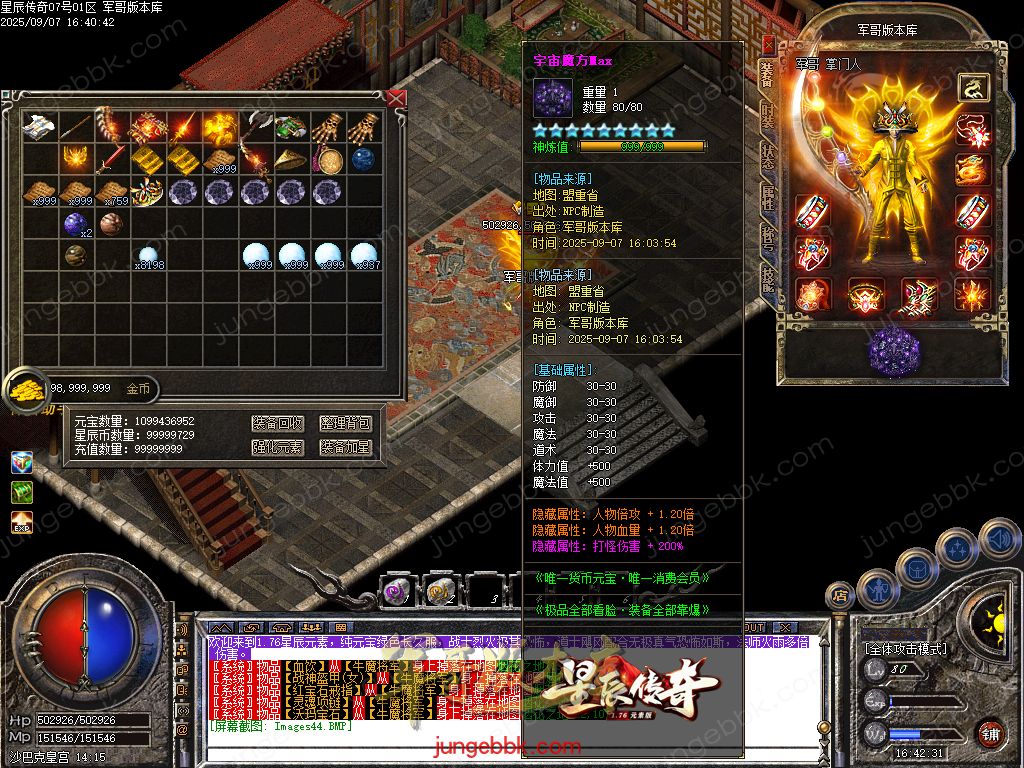The image size is (1024, 768).
Task: Show the 属性 attributes tab
Action: pyautogui.click(x=767, y=198)
